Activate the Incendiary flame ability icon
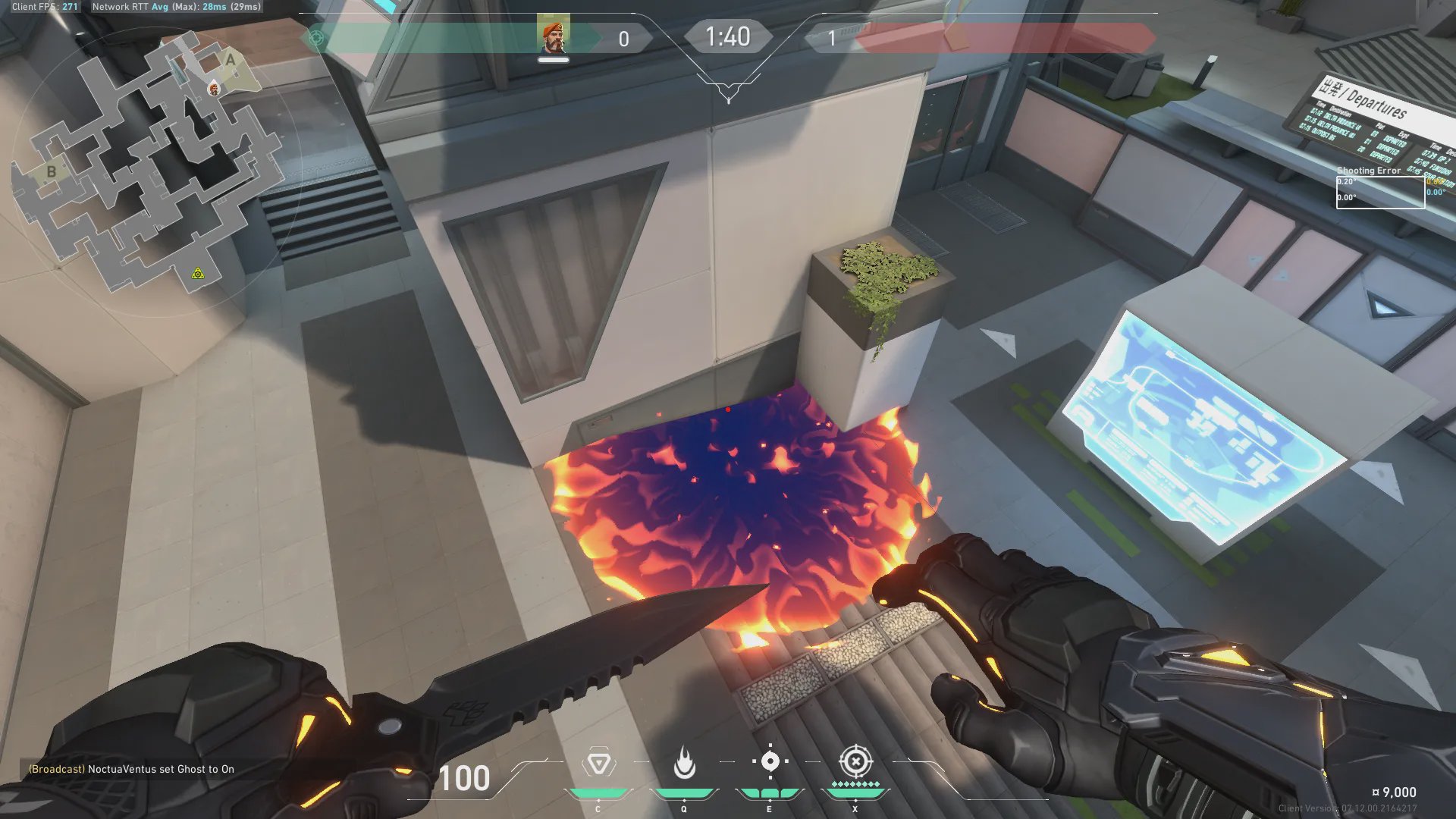 (684, 763)
